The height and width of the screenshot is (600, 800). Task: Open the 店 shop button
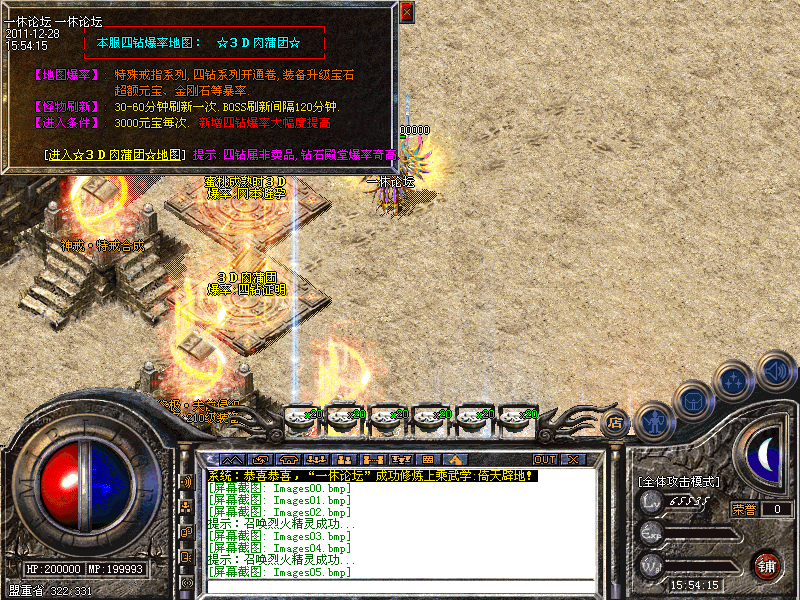(615, 422)
